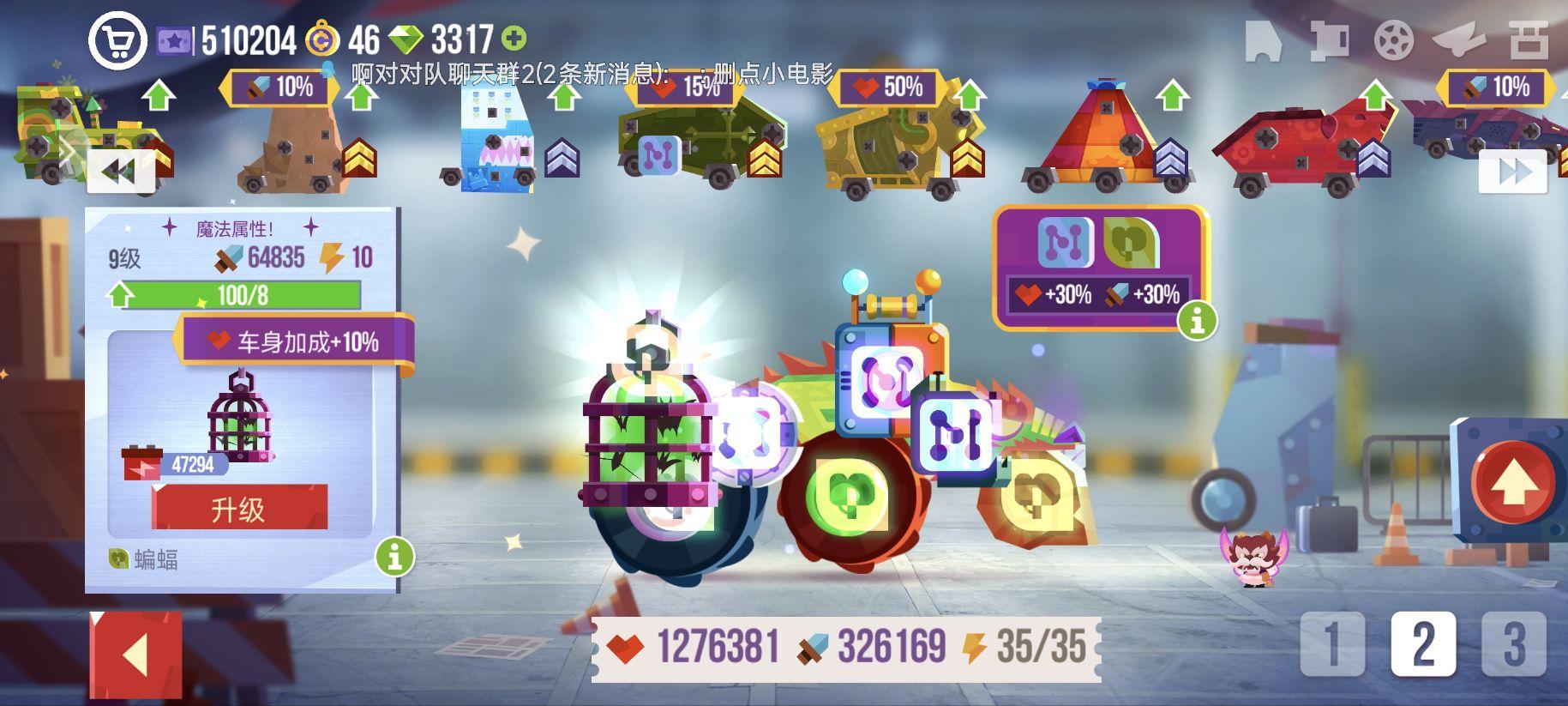This screenshot has height=706, width=1568.
Task: Tap the green plus to buy more gems
Action: pyautogui.click(x=514, y=38)
